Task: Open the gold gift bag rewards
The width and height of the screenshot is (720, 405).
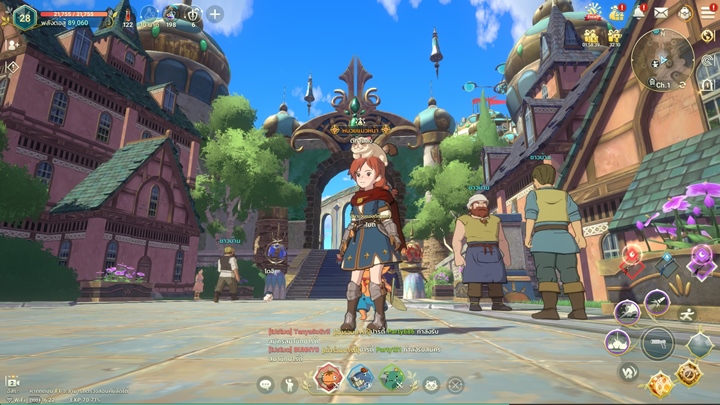Action: [617, 11]
